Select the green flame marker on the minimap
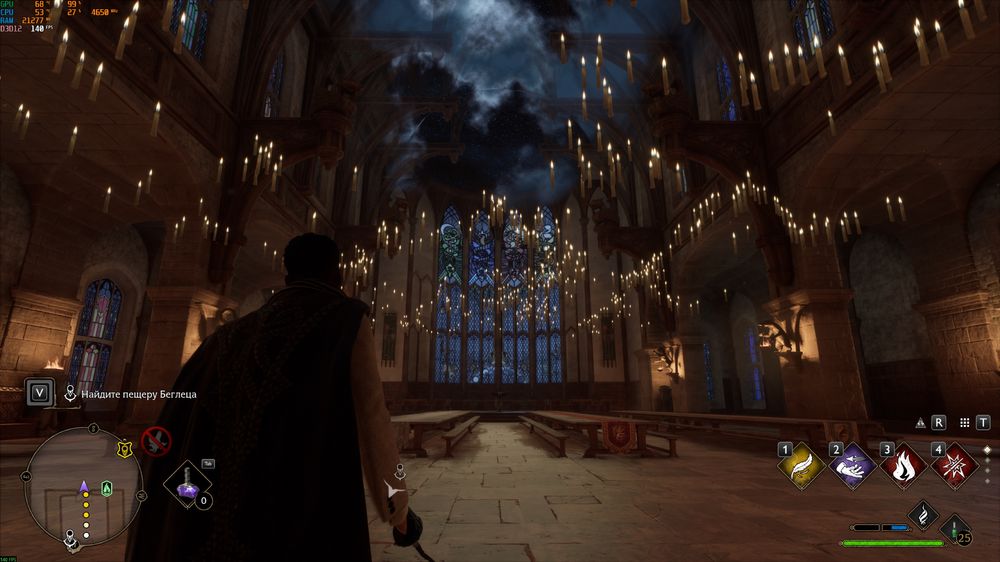1000x562 pixels. pos(107,488)
